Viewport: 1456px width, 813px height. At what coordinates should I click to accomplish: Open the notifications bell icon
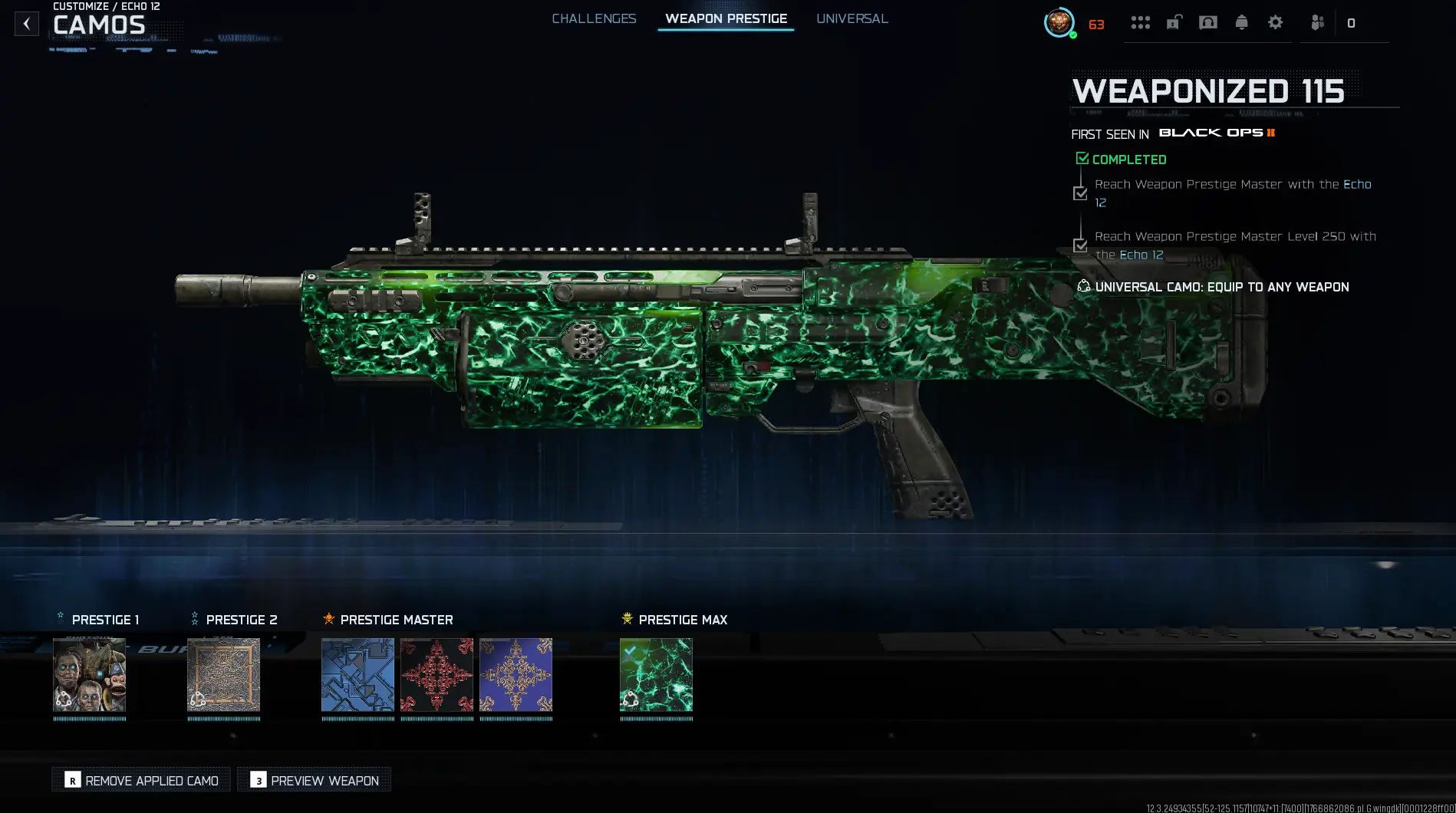[x=1242, y=23]
